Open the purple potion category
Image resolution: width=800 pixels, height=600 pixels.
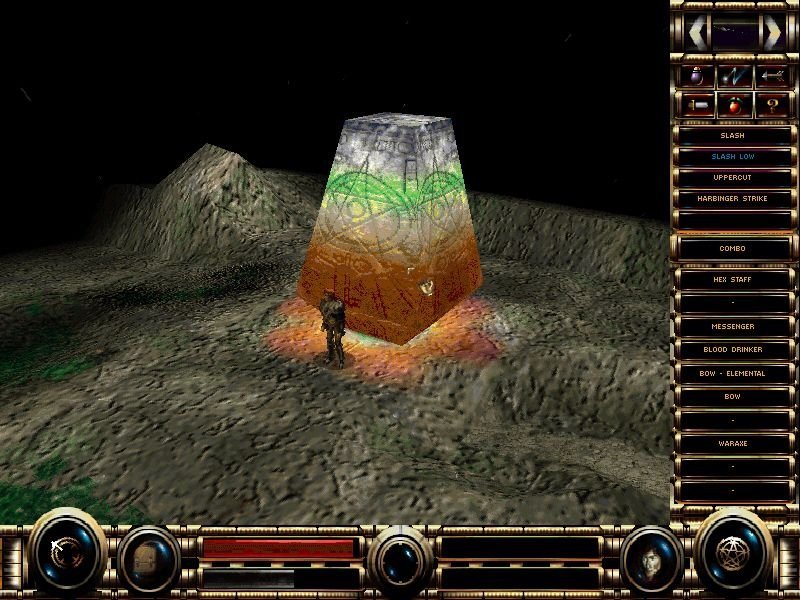[x=695, y=76]
